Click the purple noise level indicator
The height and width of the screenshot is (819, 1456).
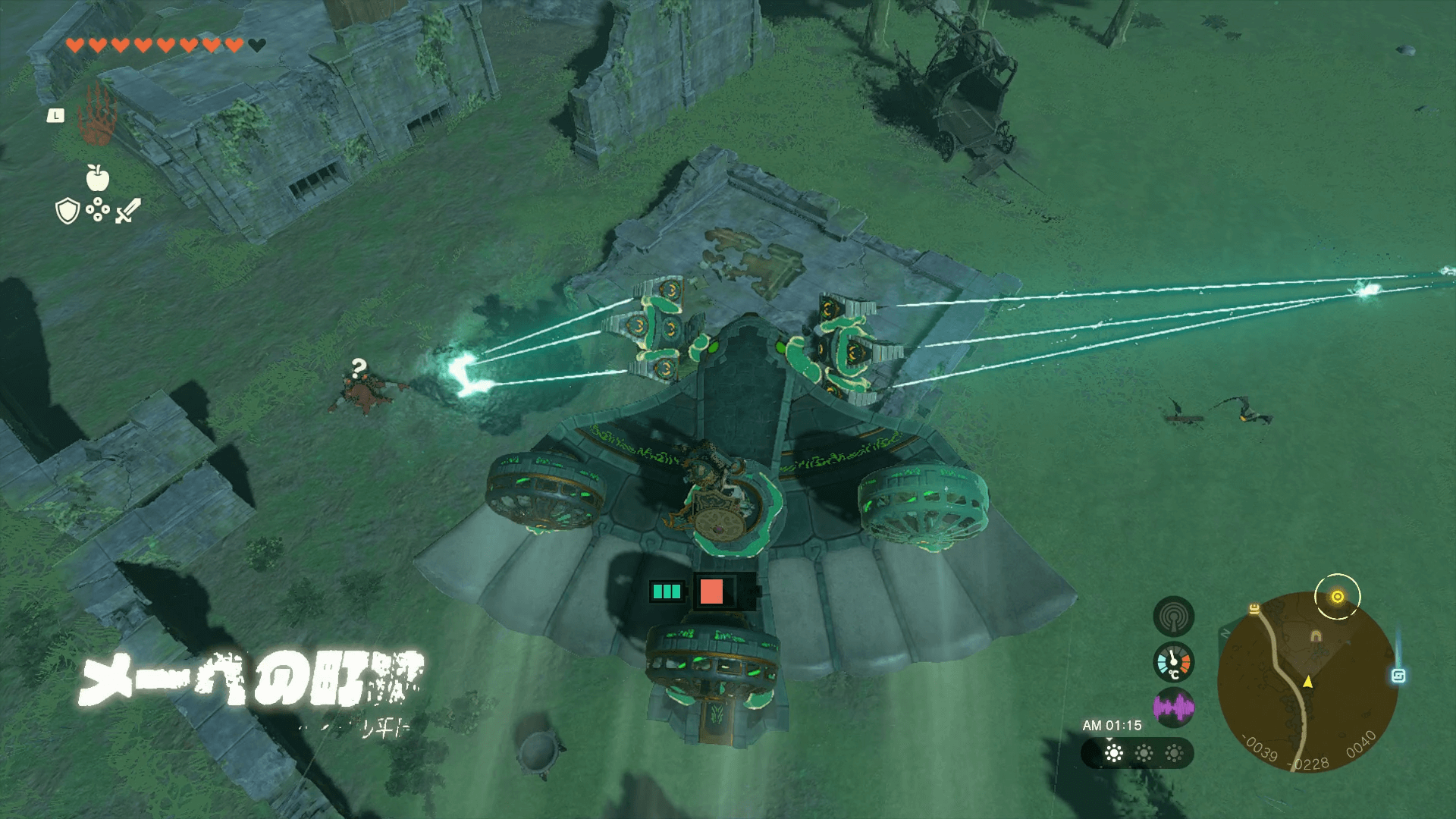click(x=1173, y=708)
